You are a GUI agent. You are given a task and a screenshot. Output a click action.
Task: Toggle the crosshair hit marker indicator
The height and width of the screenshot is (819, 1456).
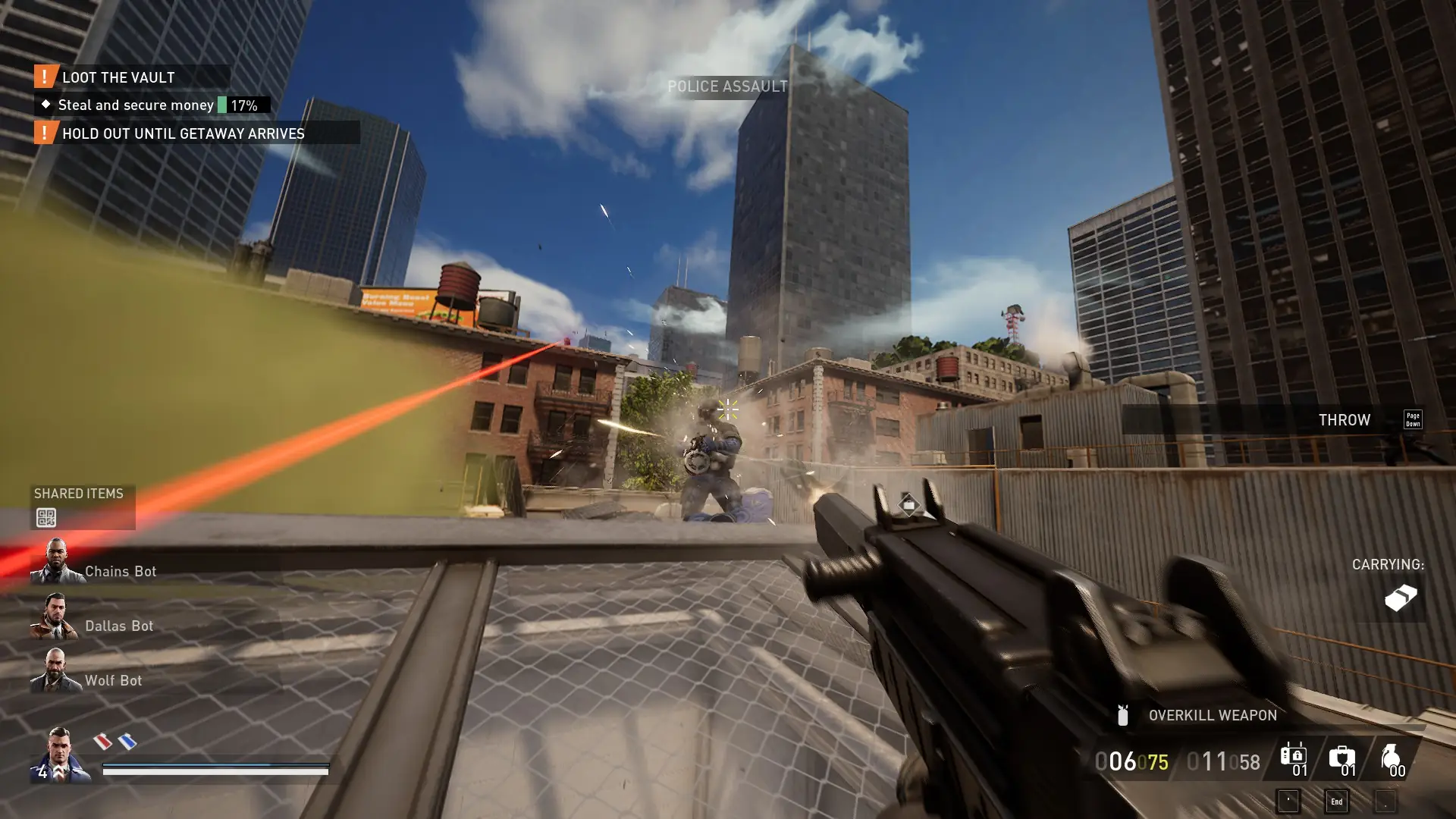726,410
